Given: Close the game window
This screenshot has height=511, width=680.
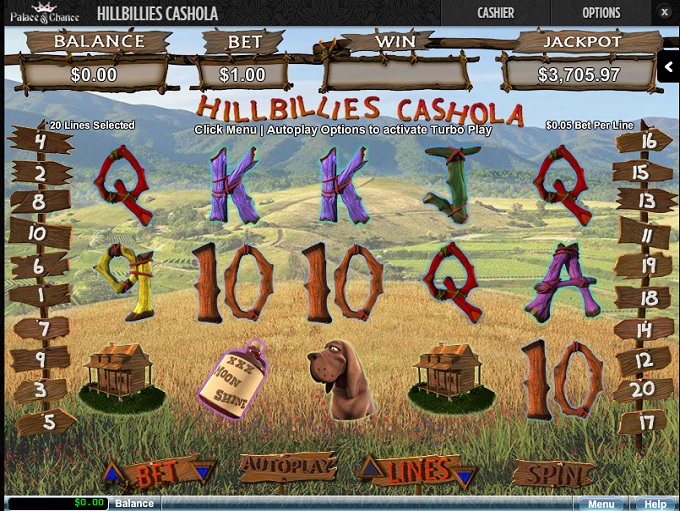Looking at the screenshot, I should coord(664,13).
